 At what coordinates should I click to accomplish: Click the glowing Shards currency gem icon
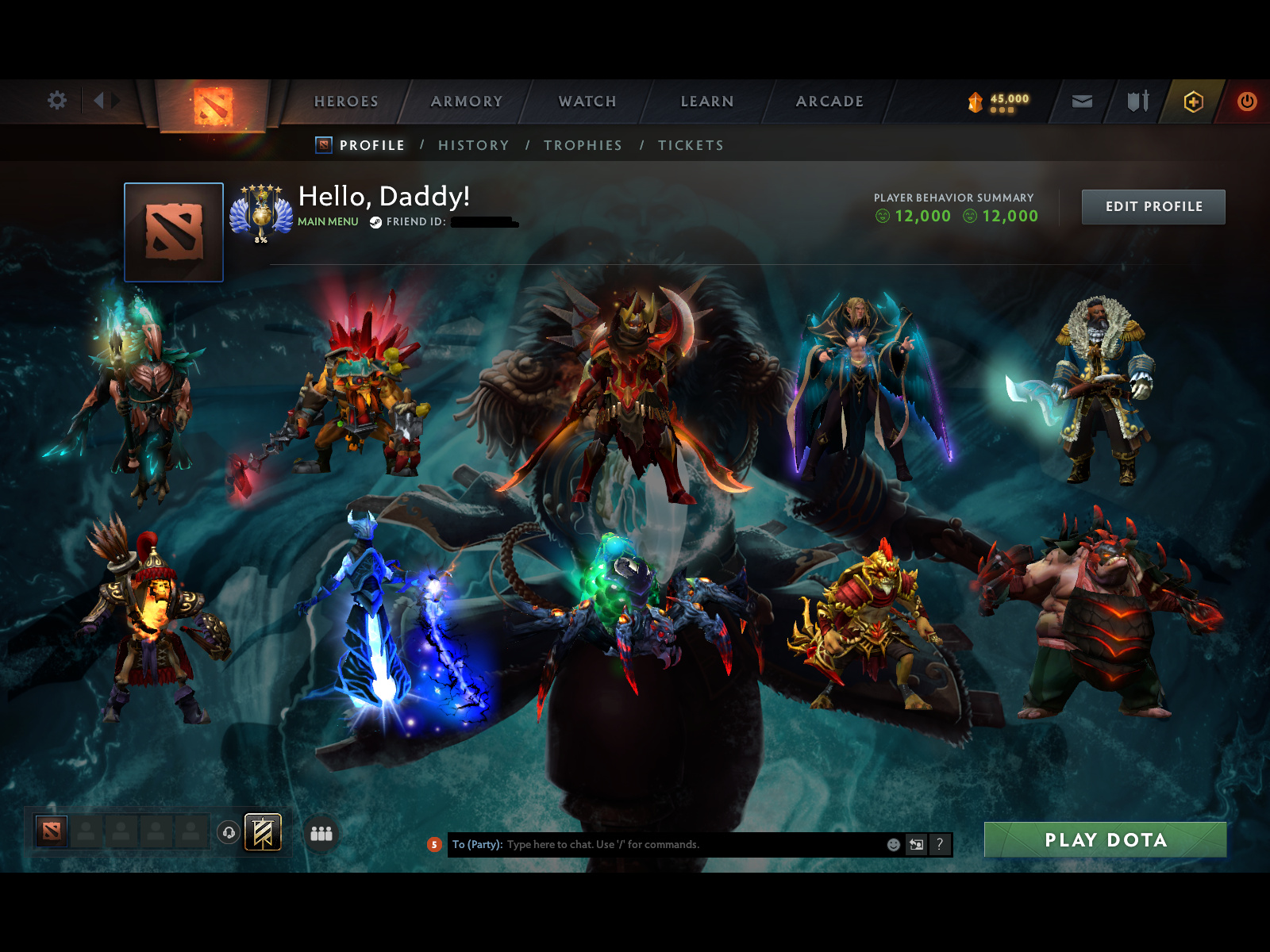(x=975, y=101)
